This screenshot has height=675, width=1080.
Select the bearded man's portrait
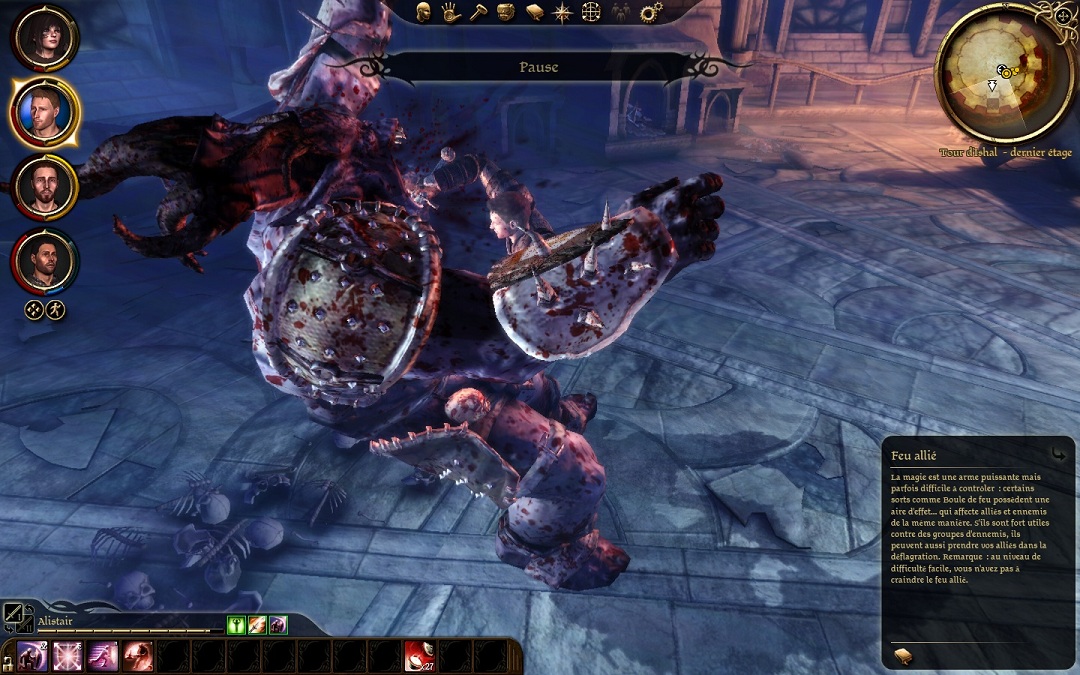(x=44, y=187)
